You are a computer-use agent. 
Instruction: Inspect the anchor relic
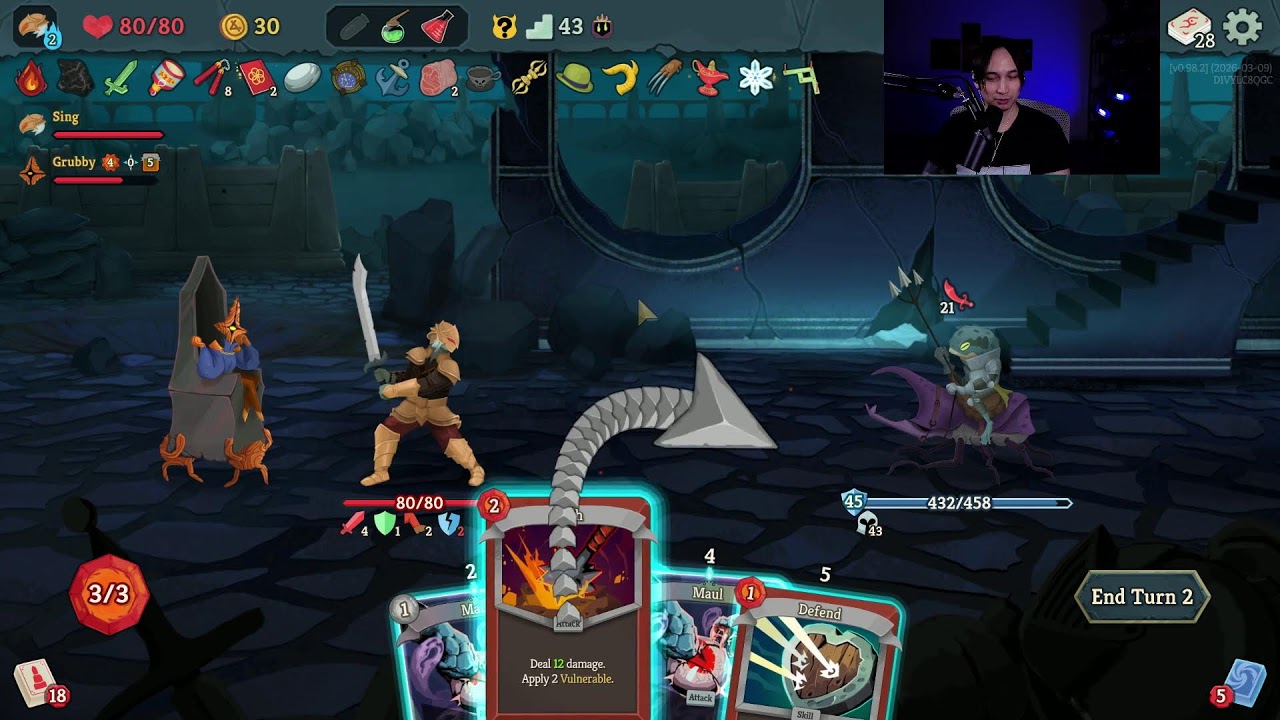click(392, 78)
